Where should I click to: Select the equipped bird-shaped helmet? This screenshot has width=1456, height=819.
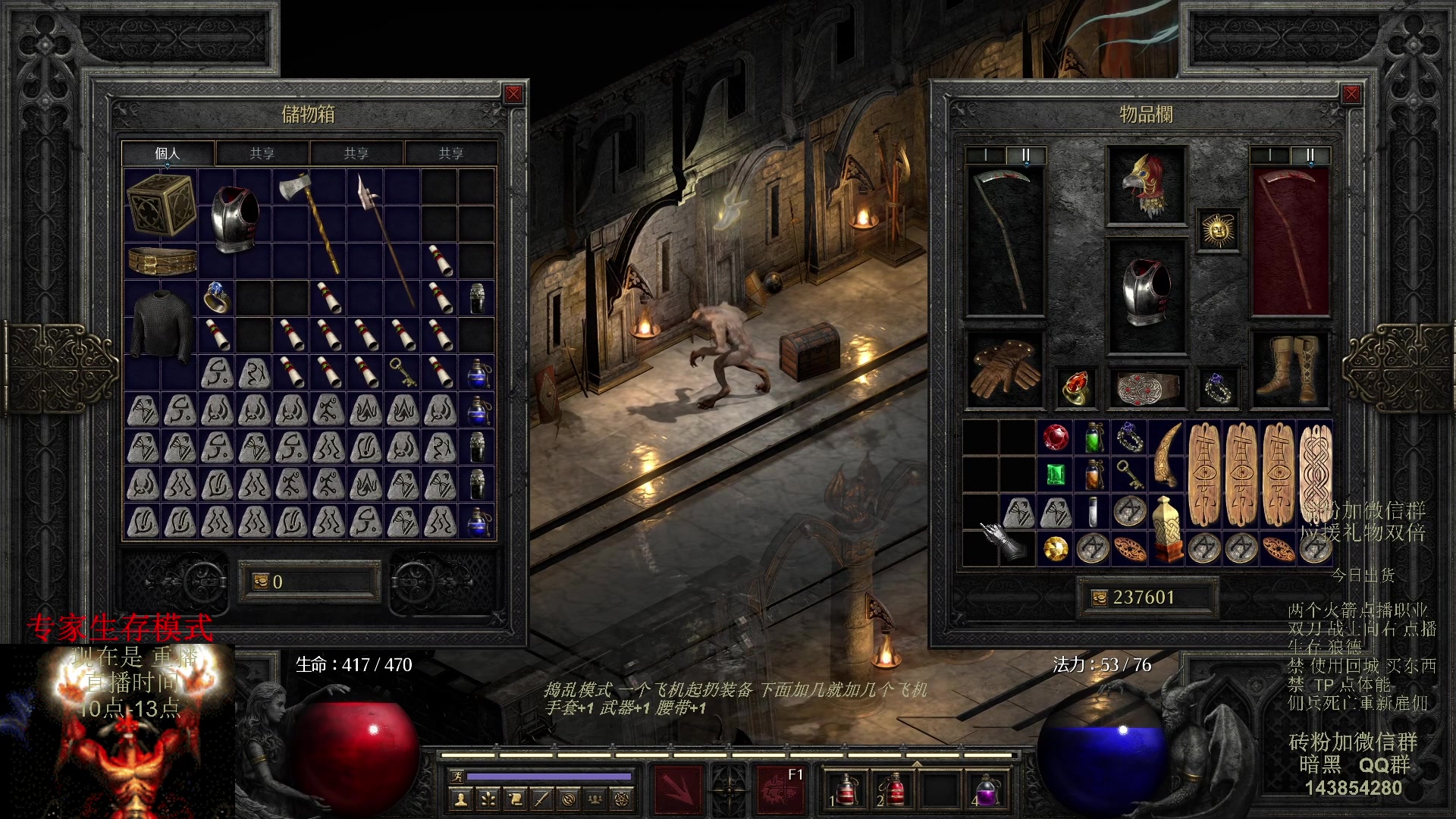[1146, 186]
